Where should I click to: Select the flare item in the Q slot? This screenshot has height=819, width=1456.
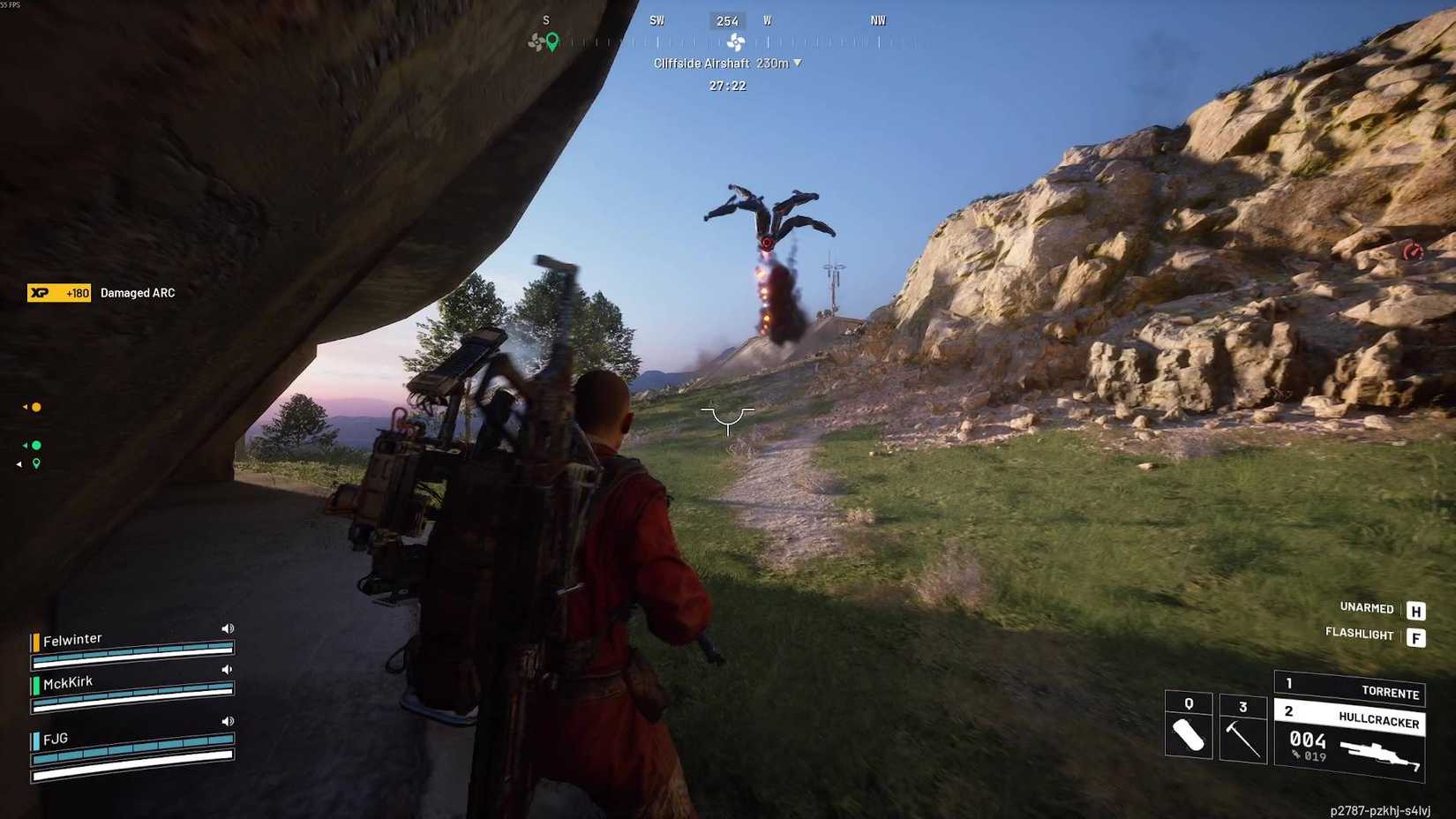1188,733
